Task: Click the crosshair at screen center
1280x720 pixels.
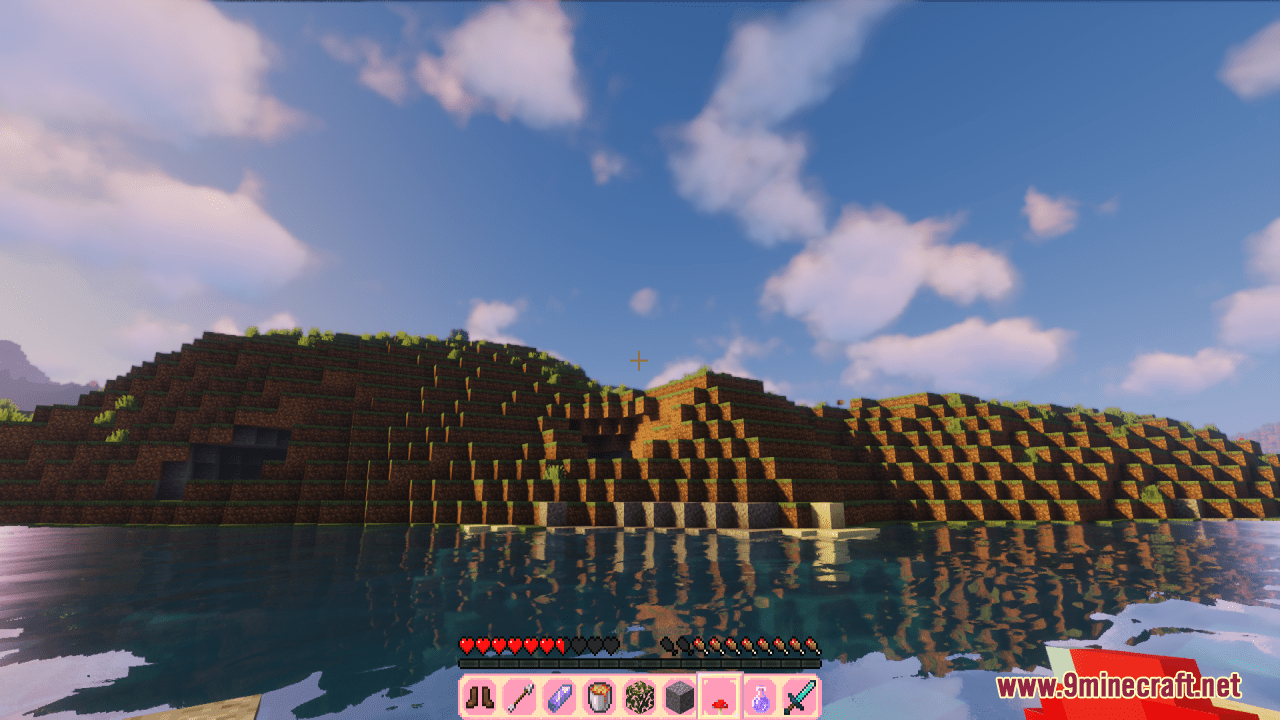Action: [638, 360]
